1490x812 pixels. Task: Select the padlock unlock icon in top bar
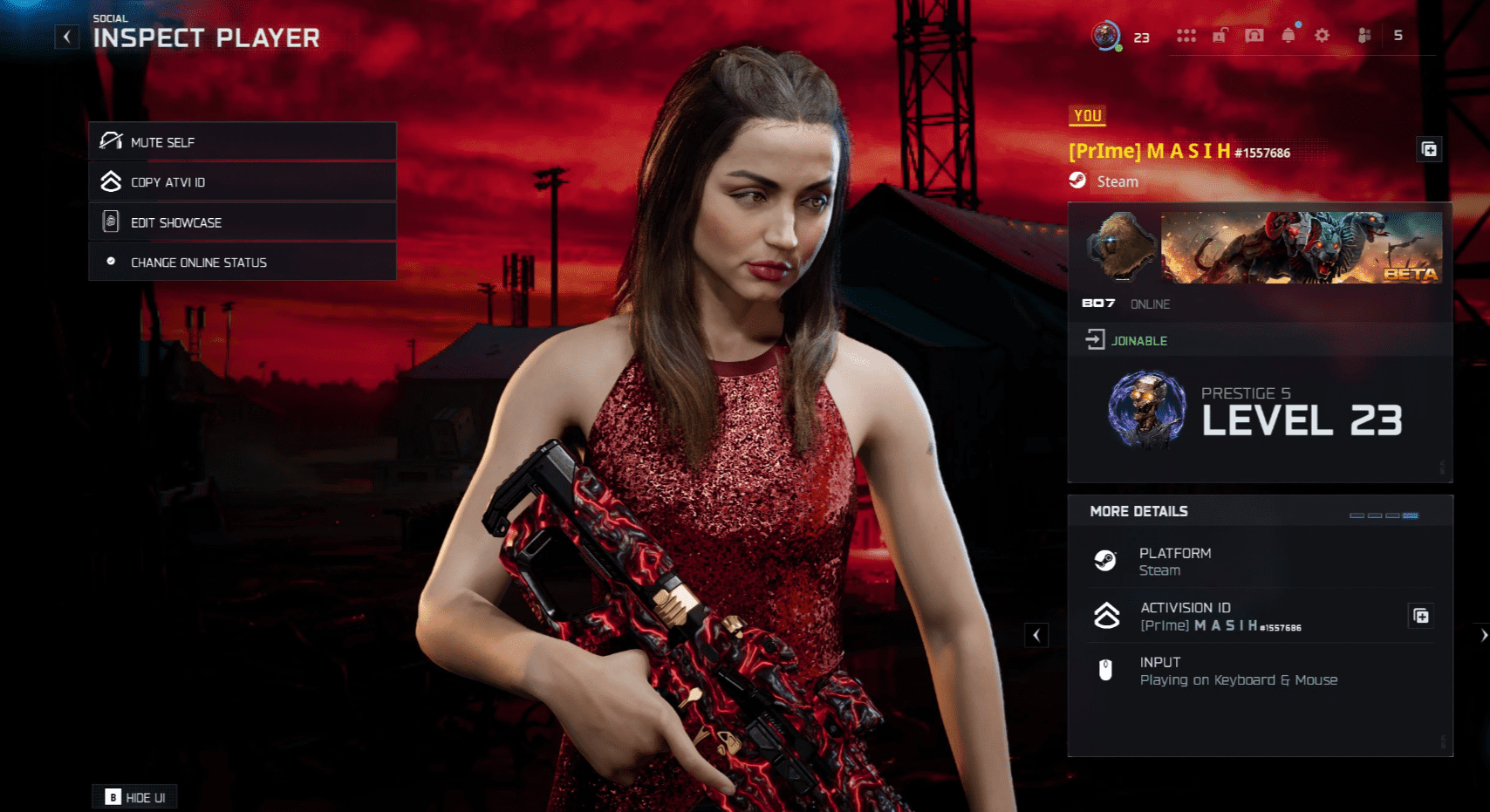[x=1220, y=35]
